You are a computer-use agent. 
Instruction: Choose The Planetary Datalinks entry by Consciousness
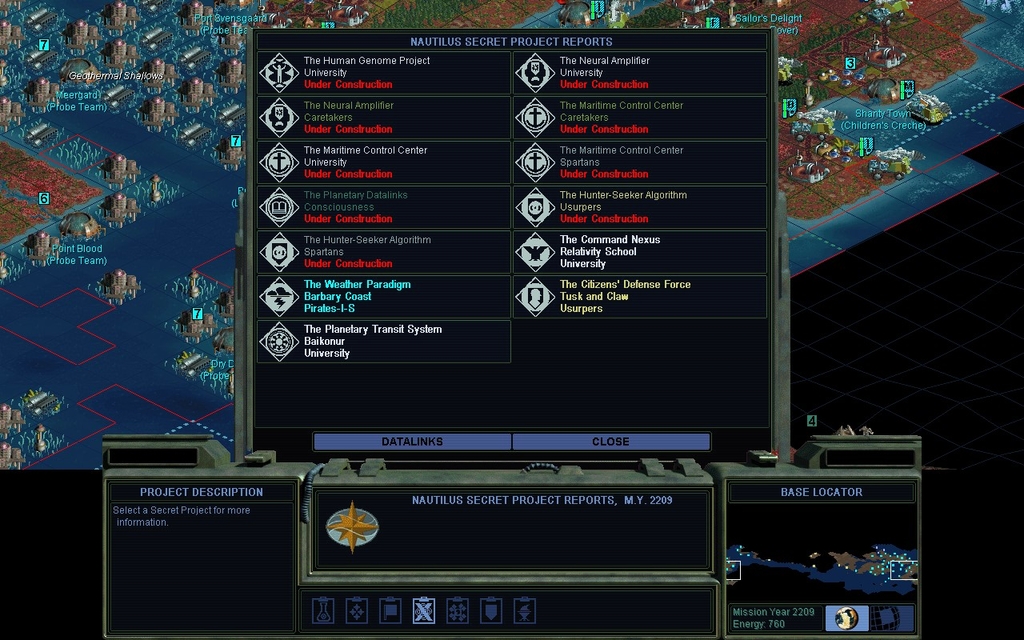pyautogui.click(x=384, y=207)
